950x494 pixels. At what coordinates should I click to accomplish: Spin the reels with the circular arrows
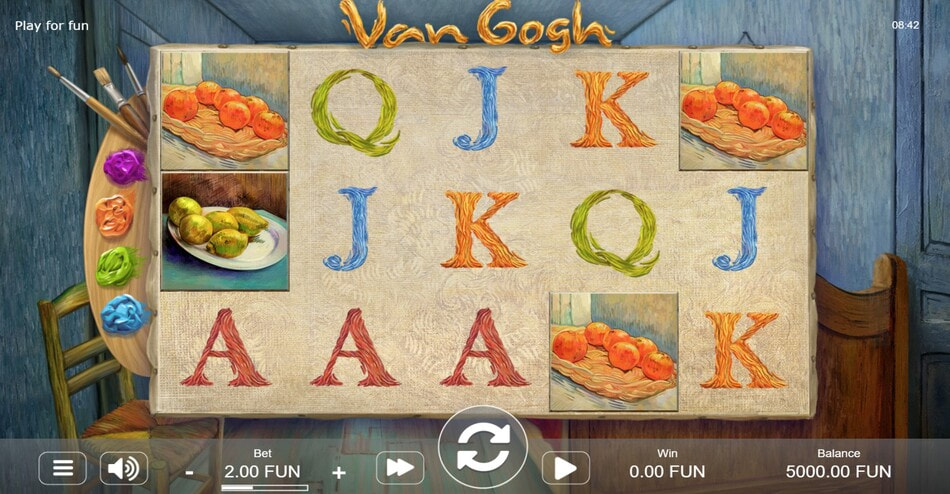(x=483, y=450)
